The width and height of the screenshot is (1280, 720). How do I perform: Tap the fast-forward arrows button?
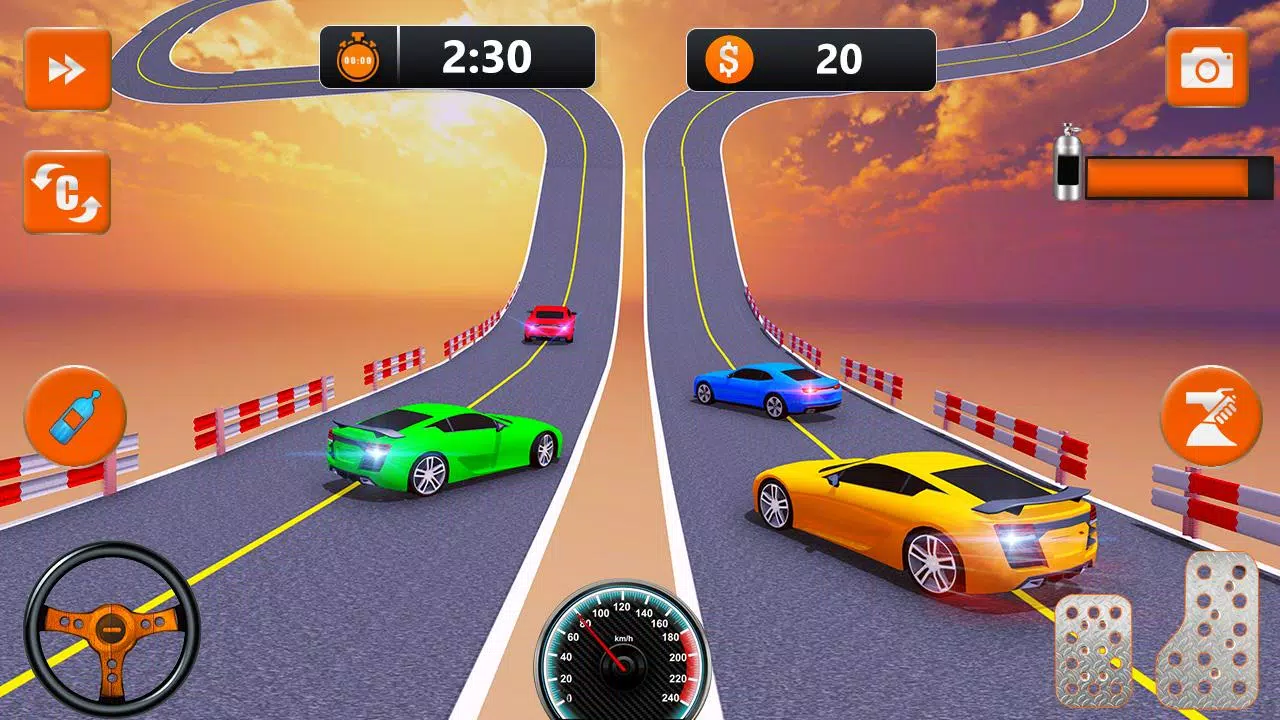point(67,69)
